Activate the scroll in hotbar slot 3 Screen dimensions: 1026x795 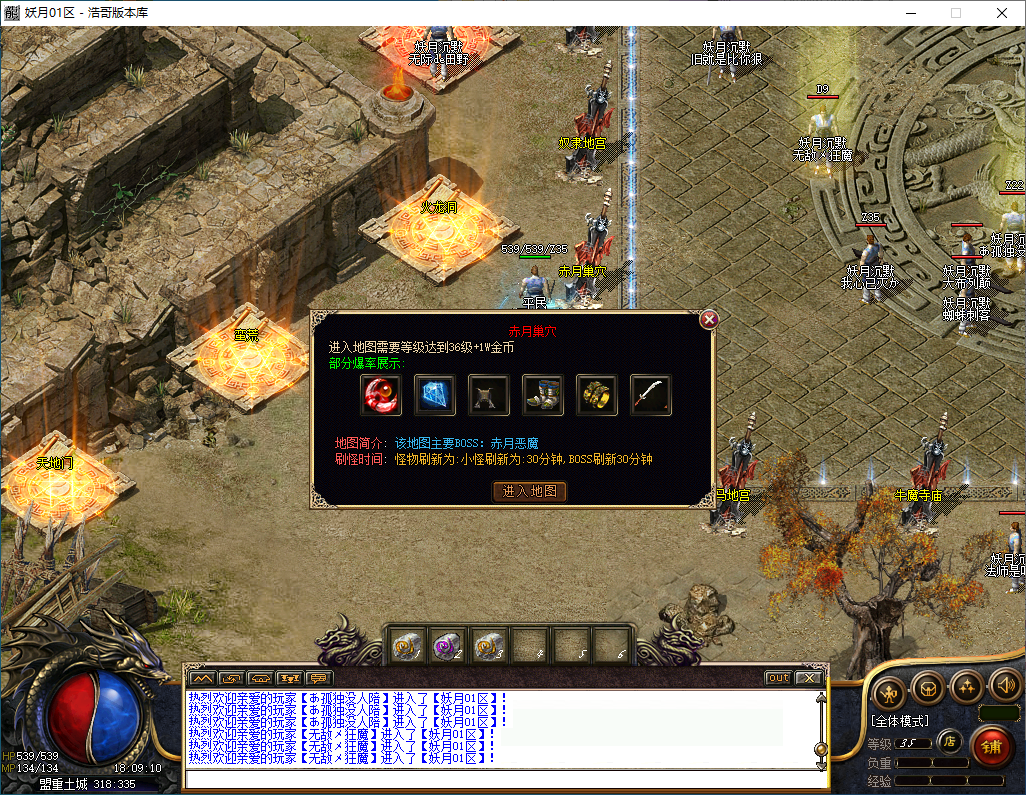coord(487,645)
